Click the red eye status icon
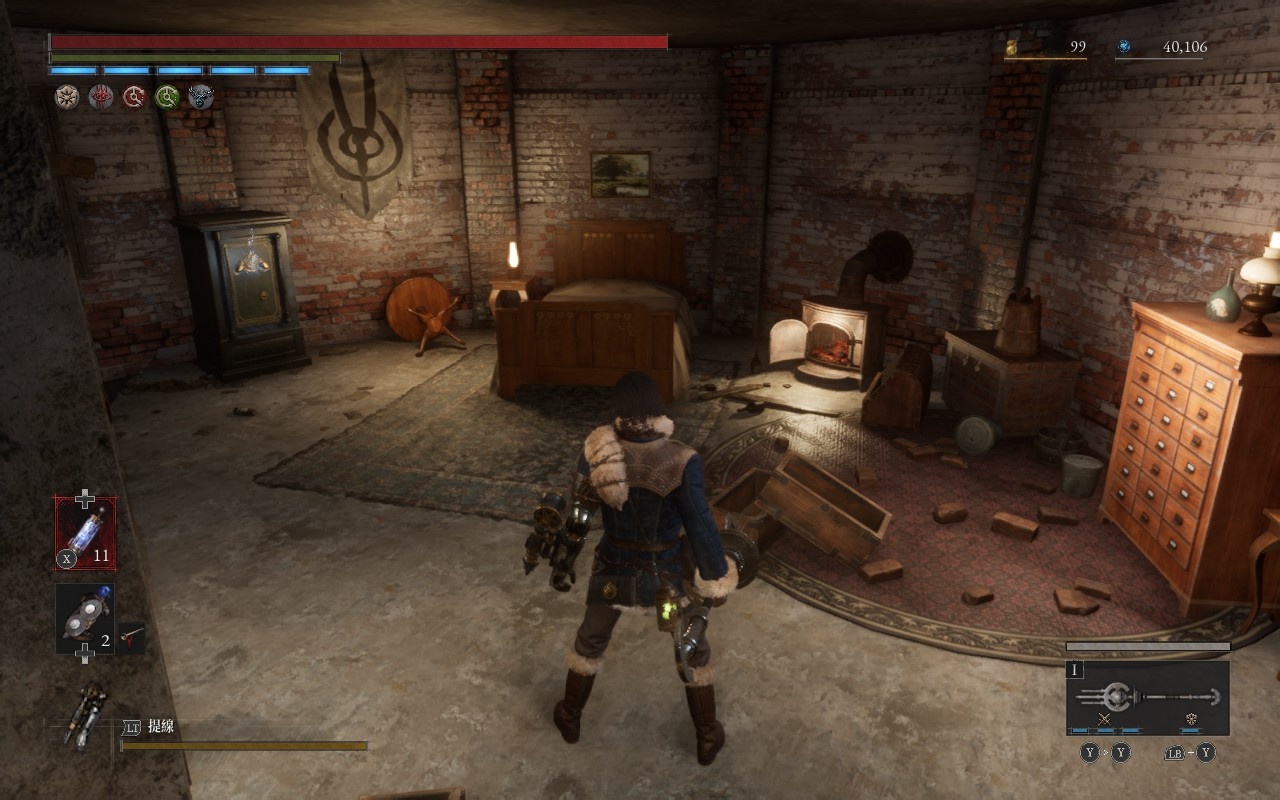Image resolution: width=1280 pixels, height=800 pixels. point(101,96)
